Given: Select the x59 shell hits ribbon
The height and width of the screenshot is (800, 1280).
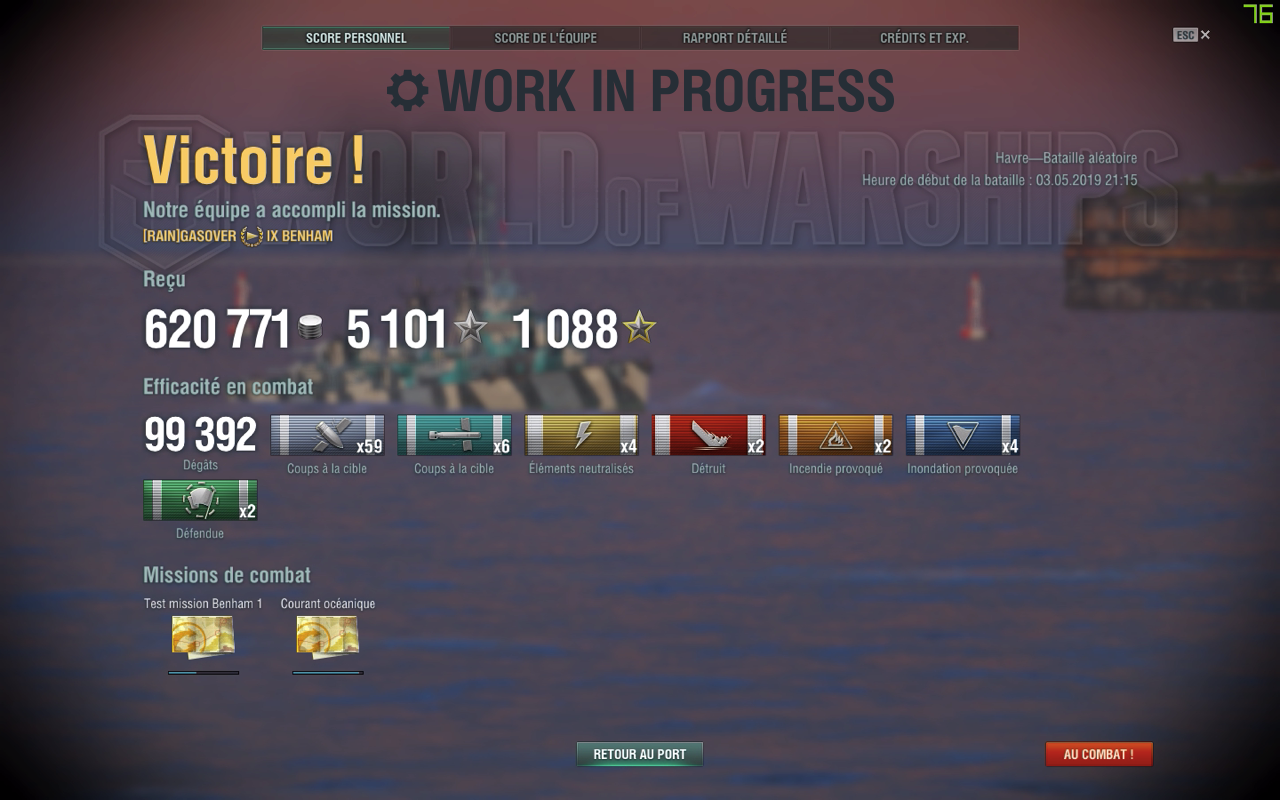Looking at the screenshot, I should (327, 436).
